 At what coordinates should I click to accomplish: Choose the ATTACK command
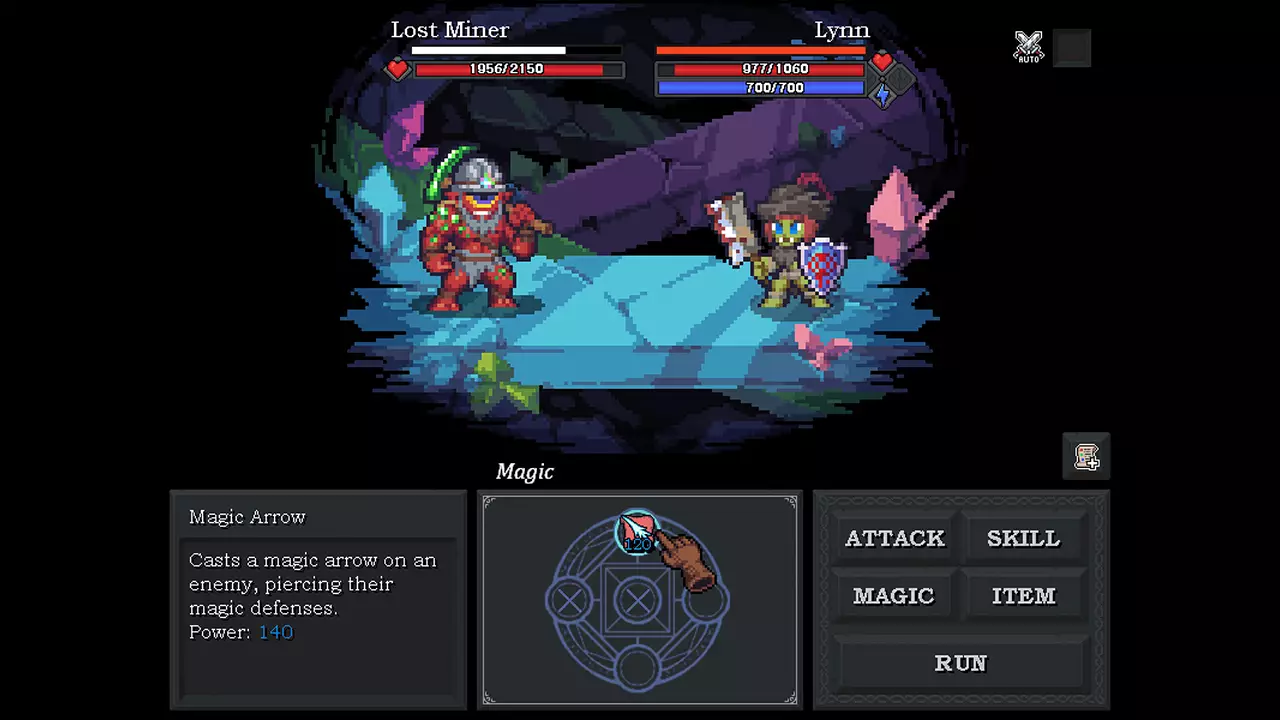click(894, 538)
